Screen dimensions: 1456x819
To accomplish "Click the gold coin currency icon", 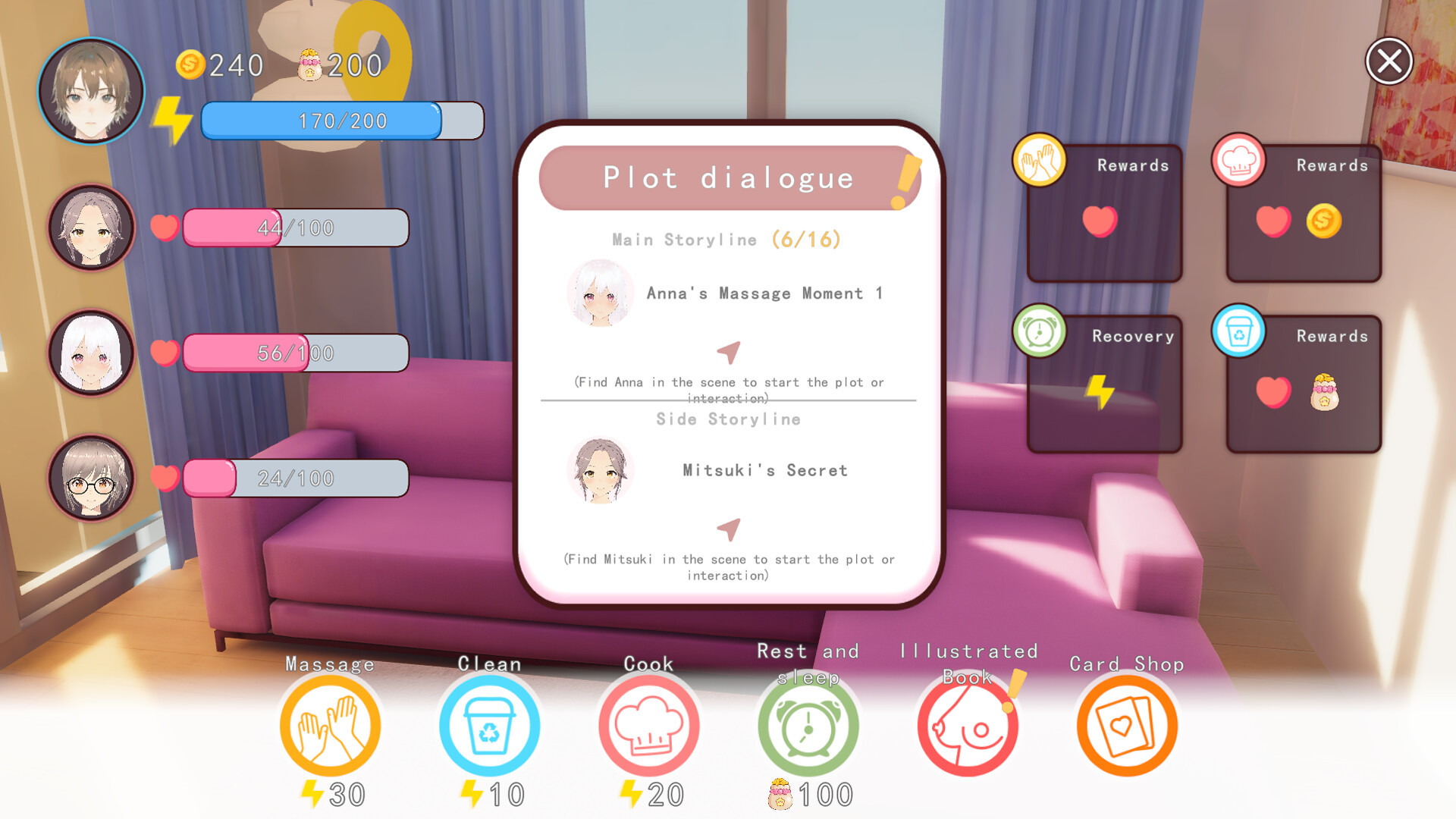I will (x=190, y=65).
